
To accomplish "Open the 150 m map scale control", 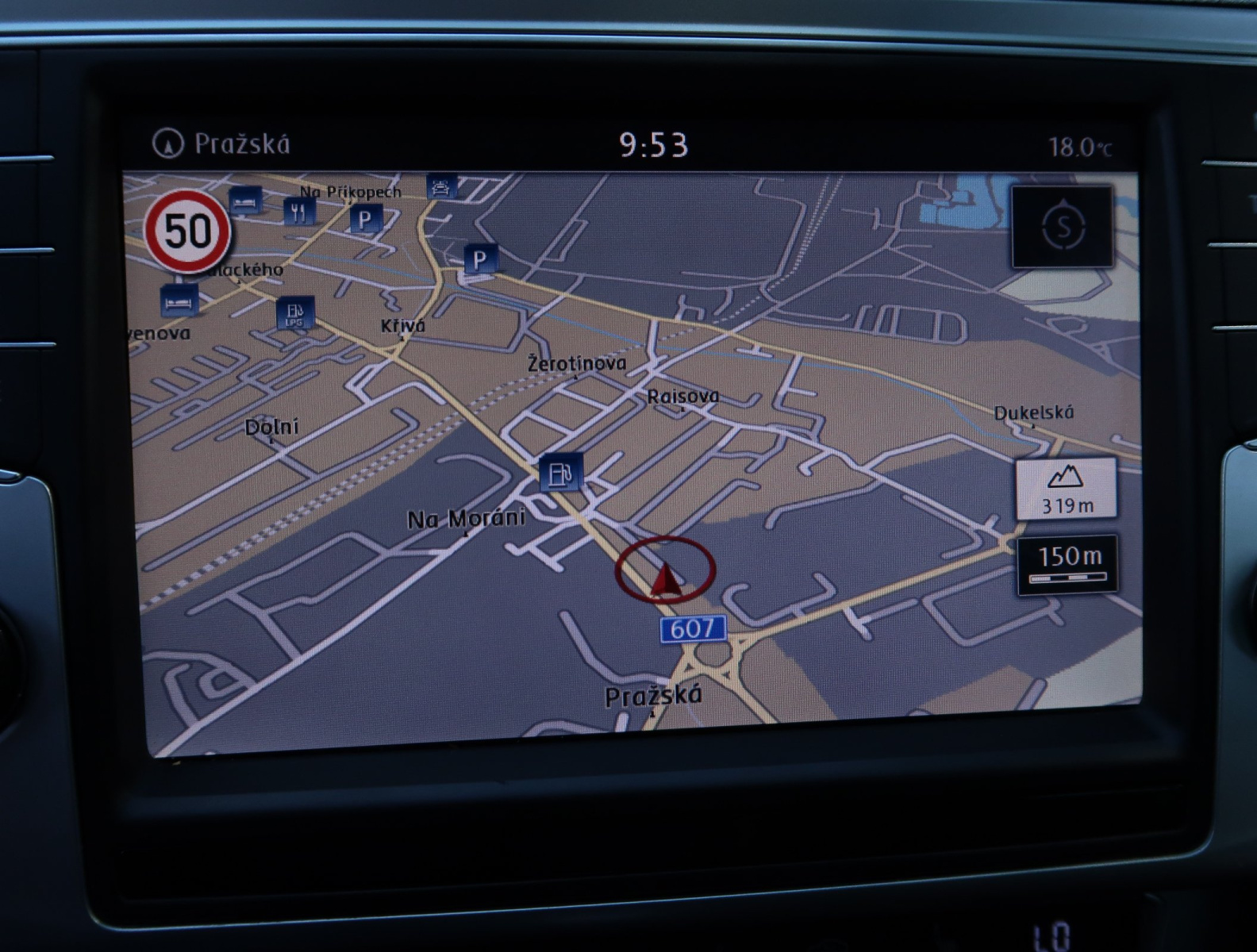I will click(1068, 564).
